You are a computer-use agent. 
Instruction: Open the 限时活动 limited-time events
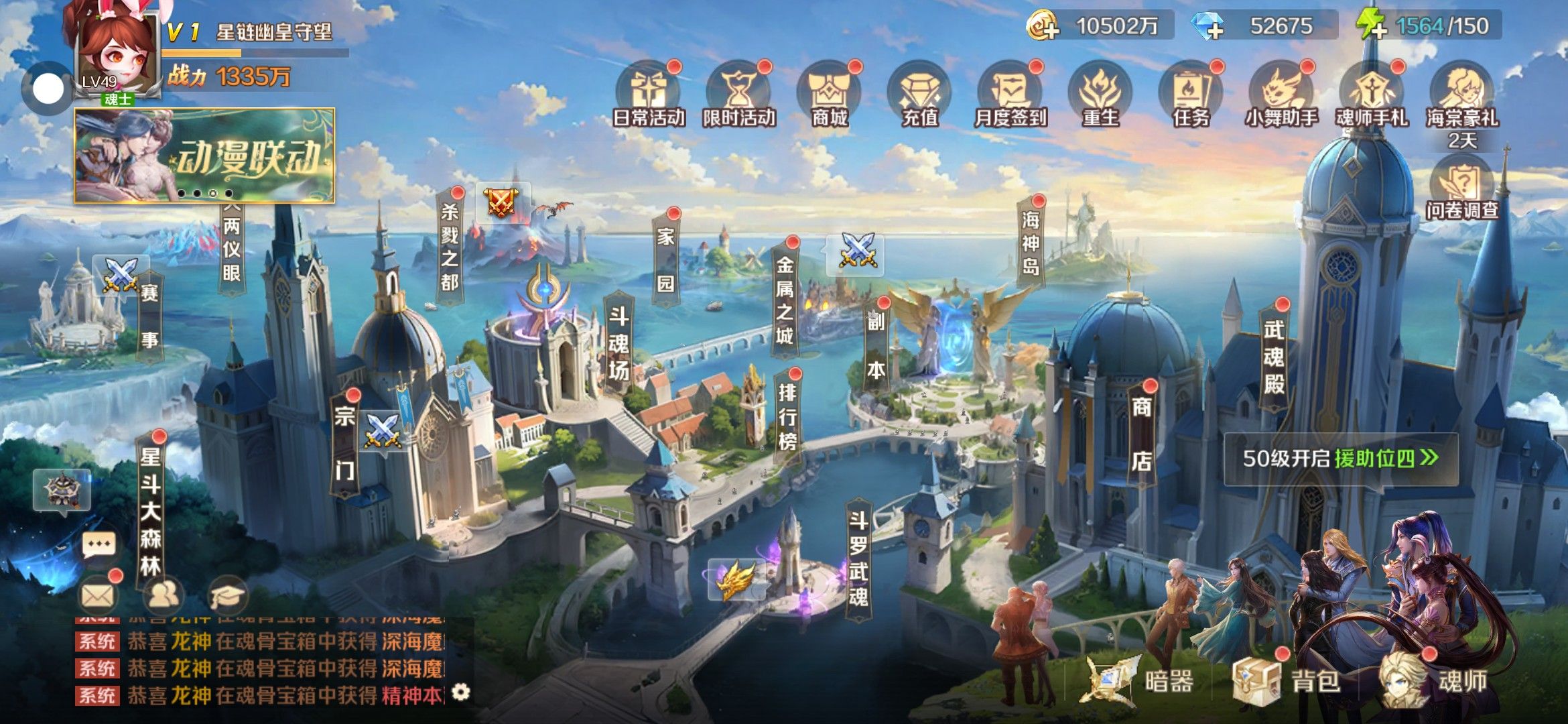(x=738, y=95)
